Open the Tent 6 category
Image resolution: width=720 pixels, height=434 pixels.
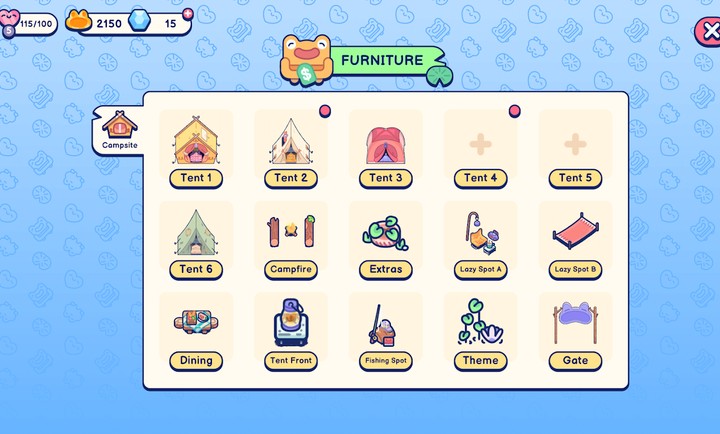click(196, 240)
